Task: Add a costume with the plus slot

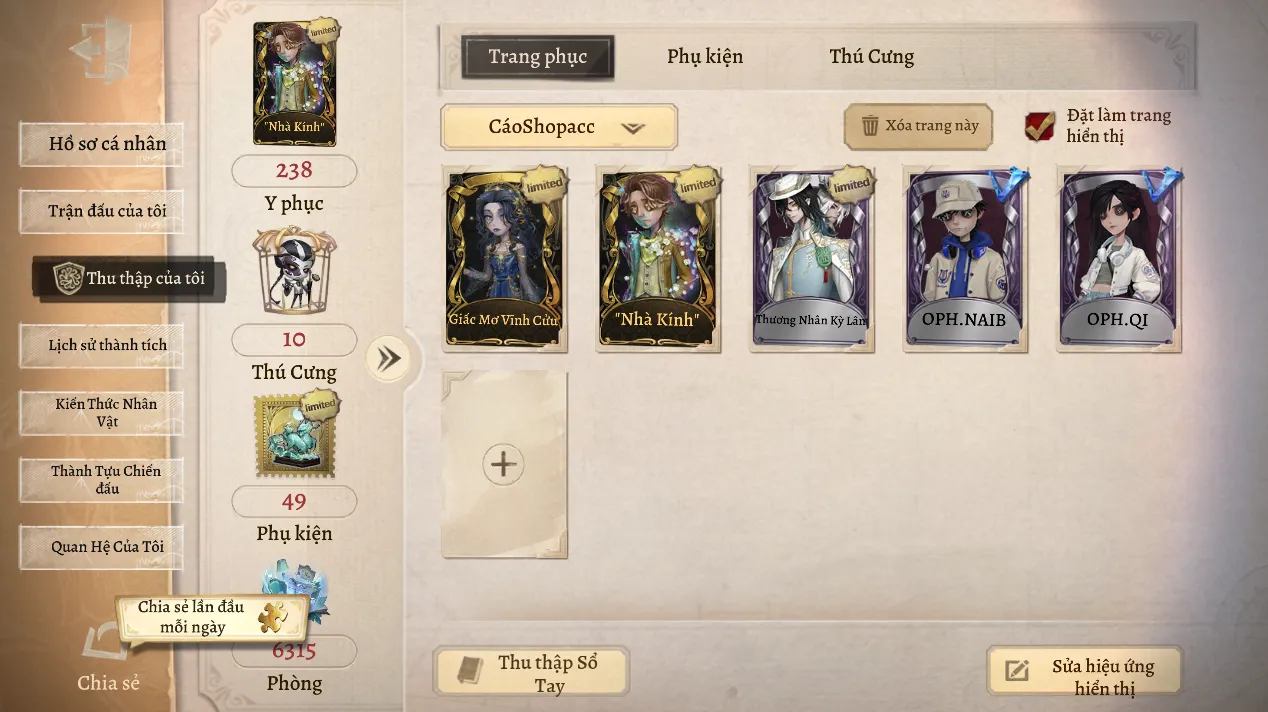Action: pos(504,464)
